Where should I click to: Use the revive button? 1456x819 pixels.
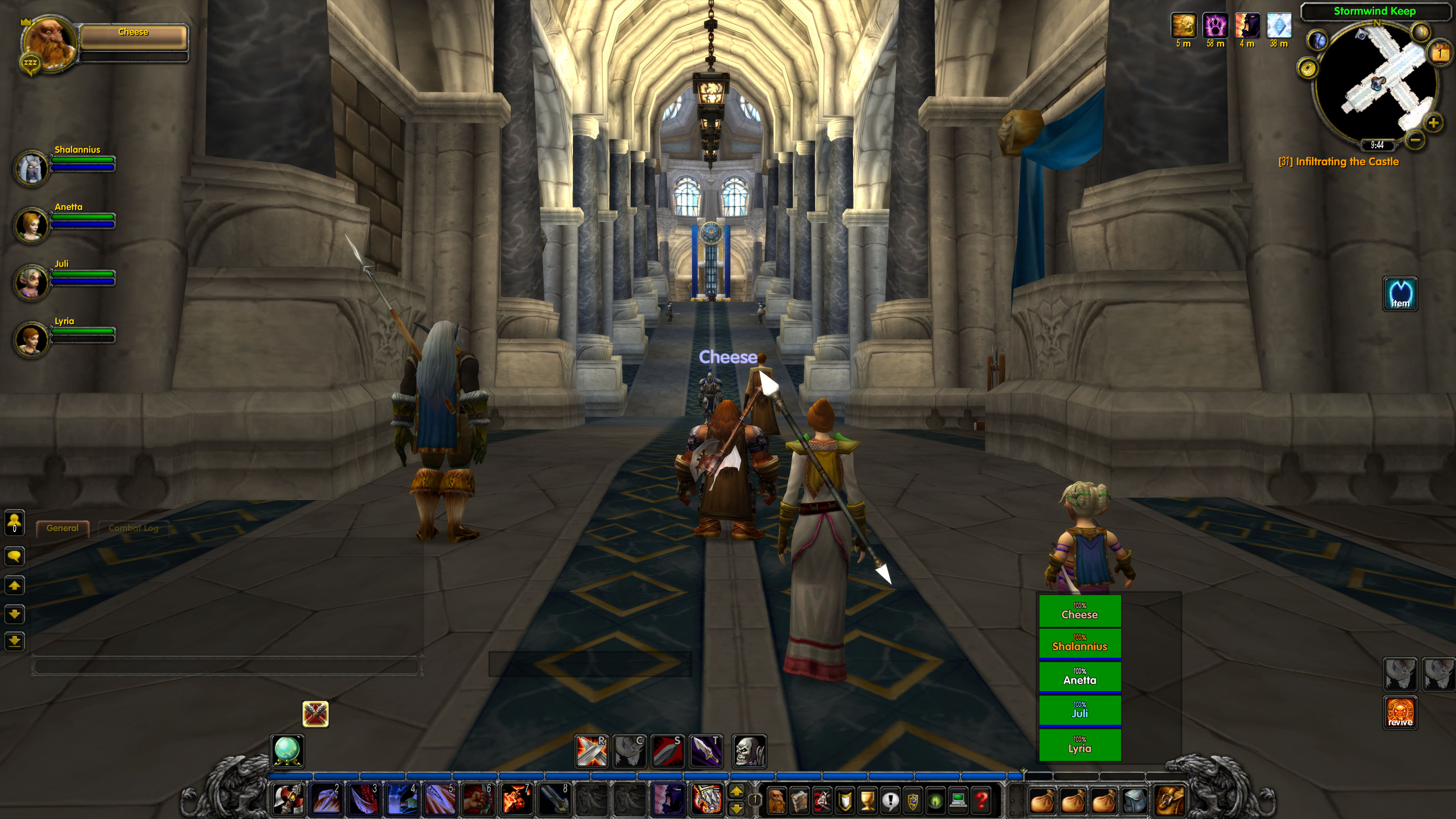click(1400, 712)
